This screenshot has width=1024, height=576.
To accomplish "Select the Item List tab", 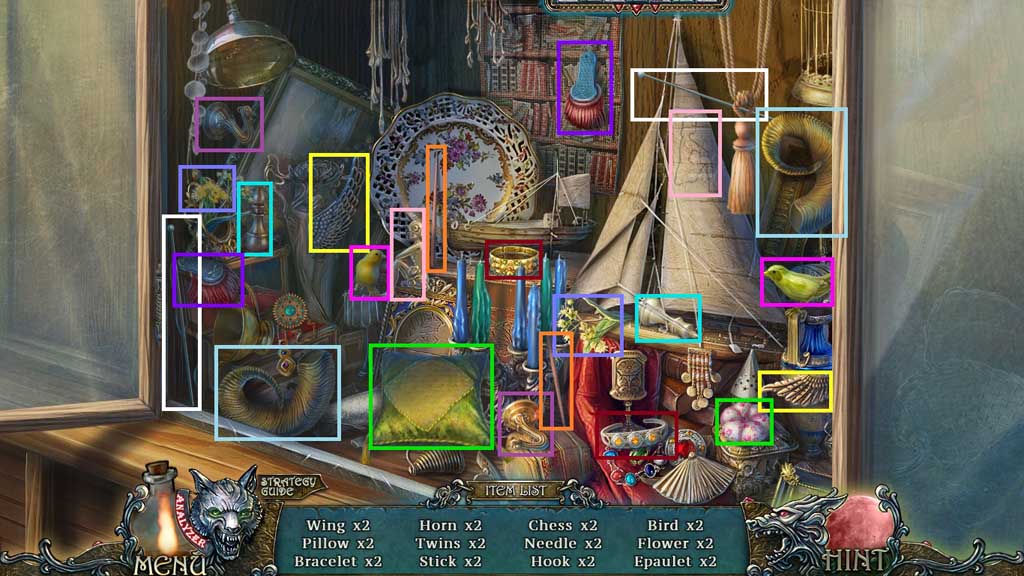I will [x=511, y=491].
